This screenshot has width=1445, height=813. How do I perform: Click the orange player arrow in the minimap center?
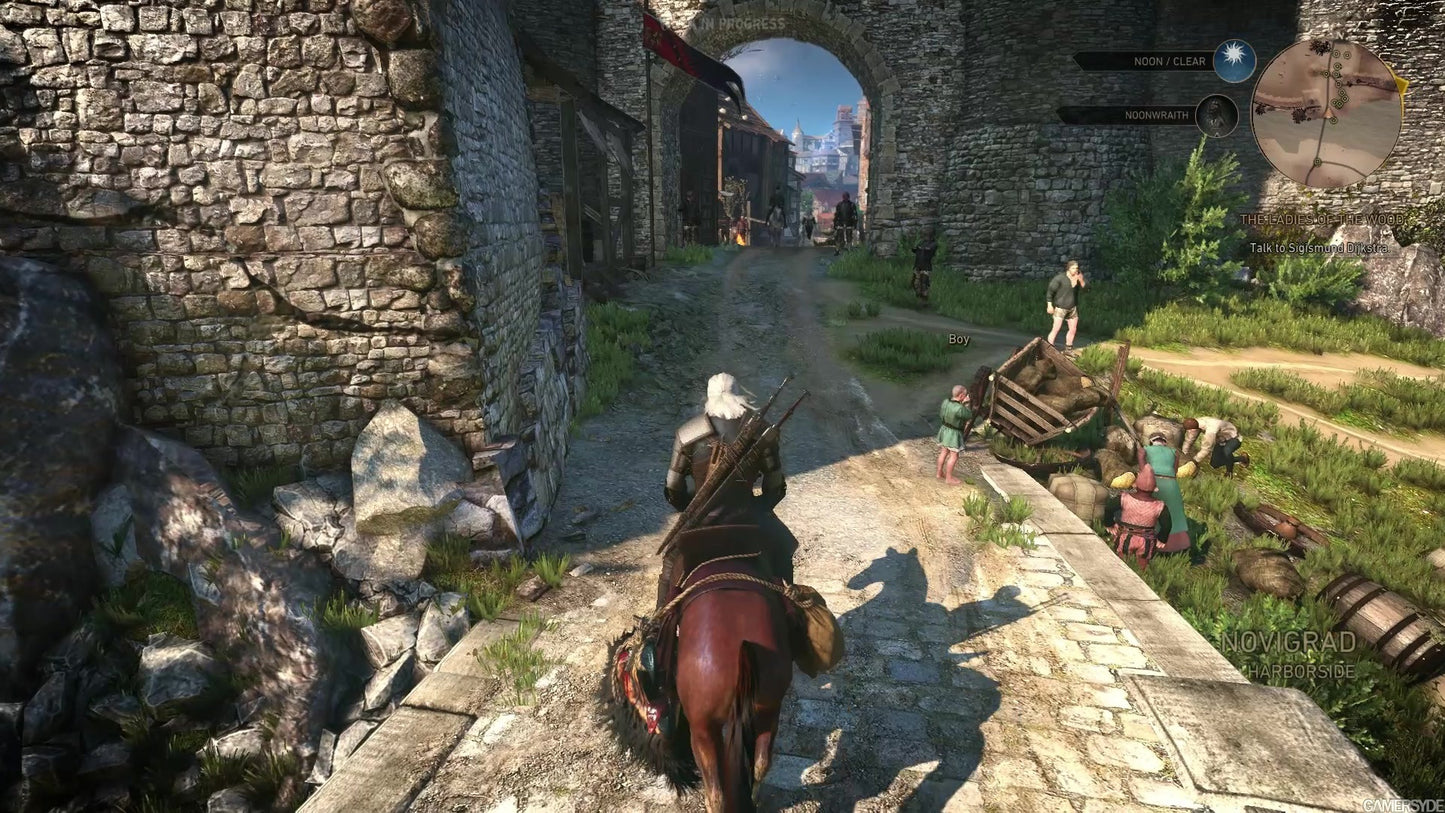point(1327,113)
